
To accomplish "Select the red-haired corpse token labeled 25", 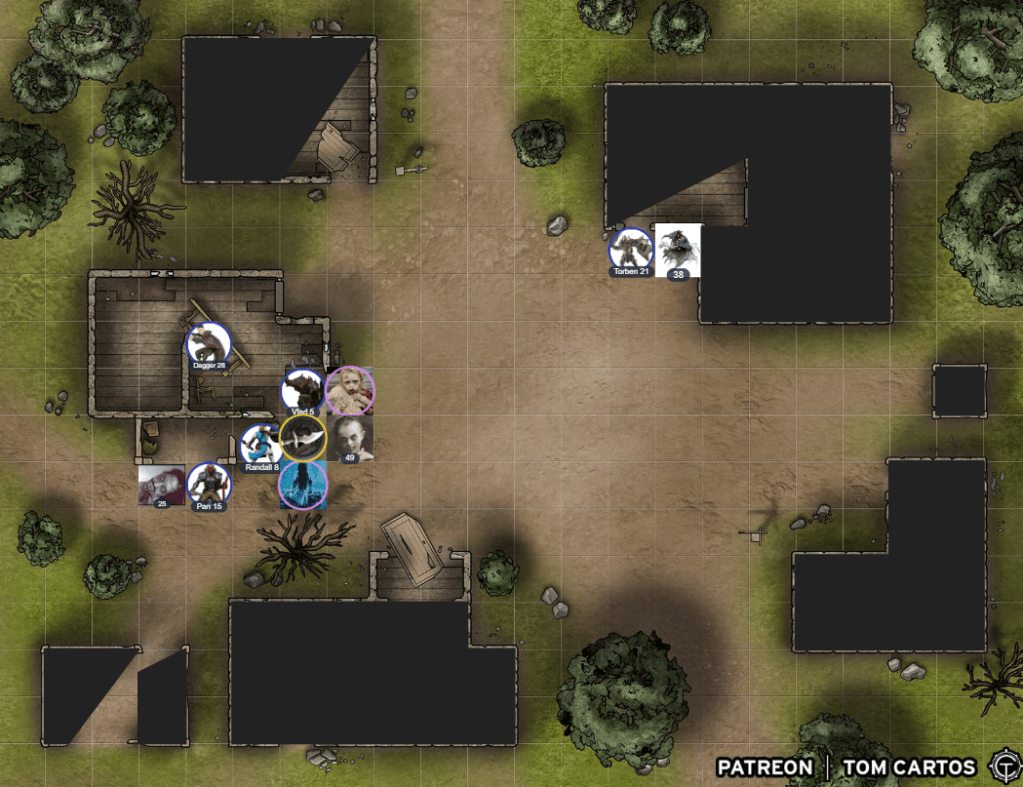I will (x=161, y=485).
